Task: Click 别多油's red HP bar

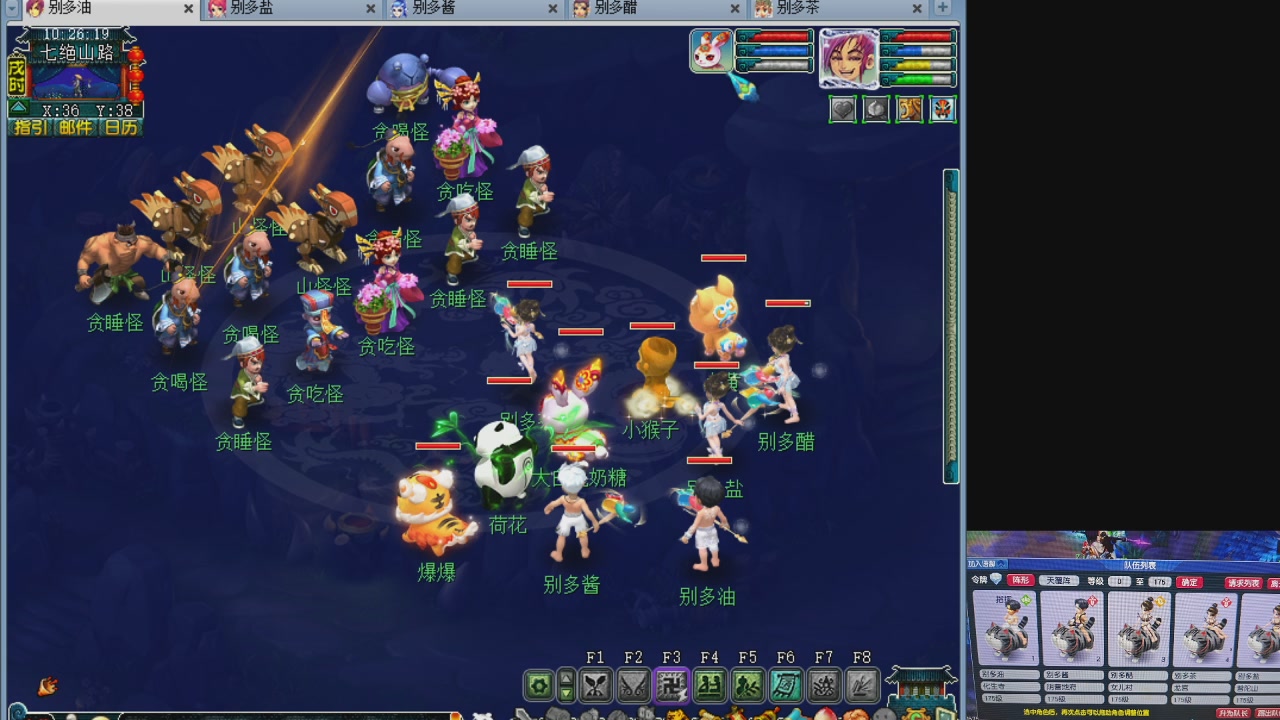Action: 710,460
